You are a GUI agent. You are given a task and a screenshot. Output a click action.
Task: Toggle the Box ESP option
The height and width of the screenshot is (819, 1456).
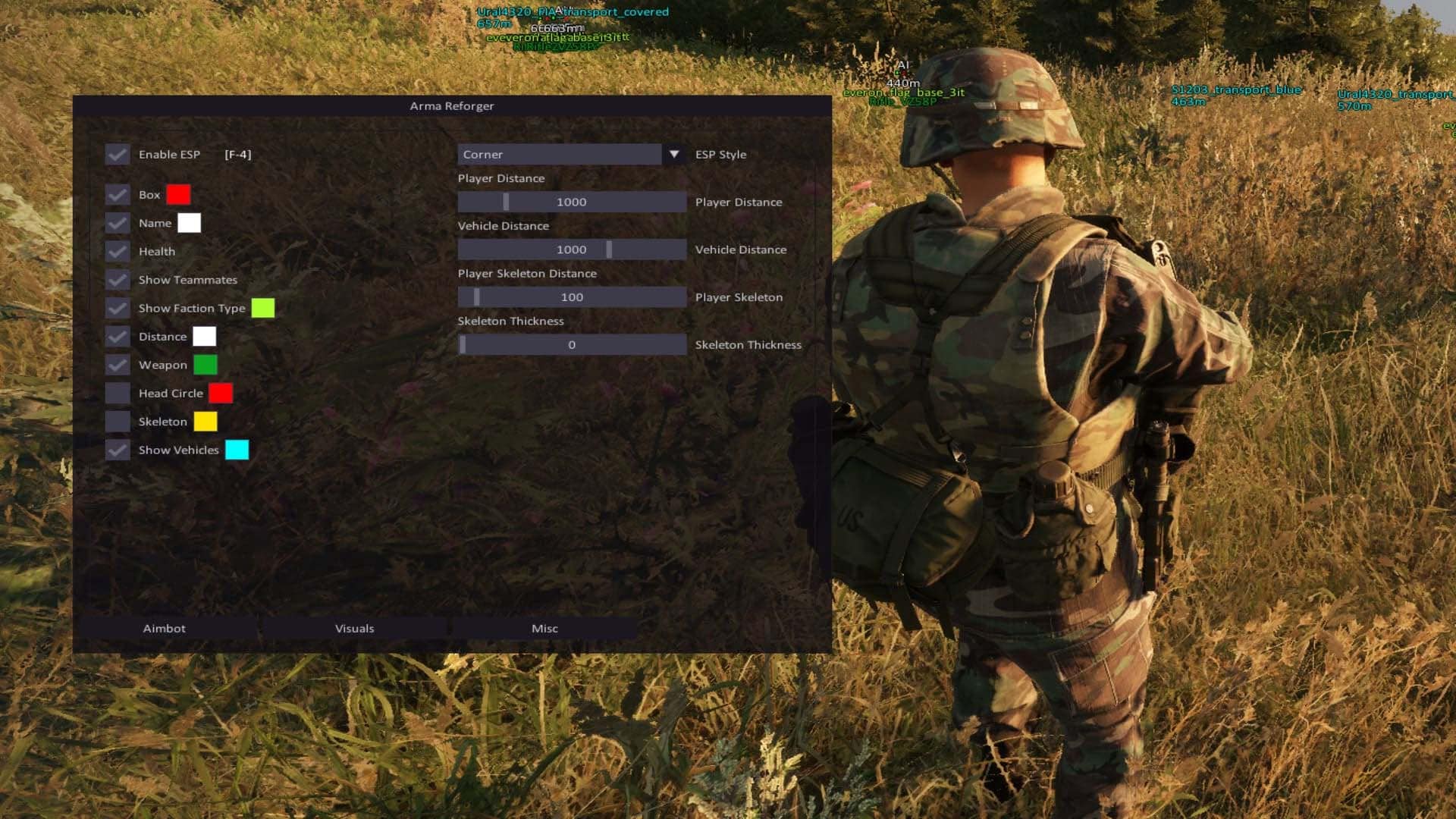118,195
